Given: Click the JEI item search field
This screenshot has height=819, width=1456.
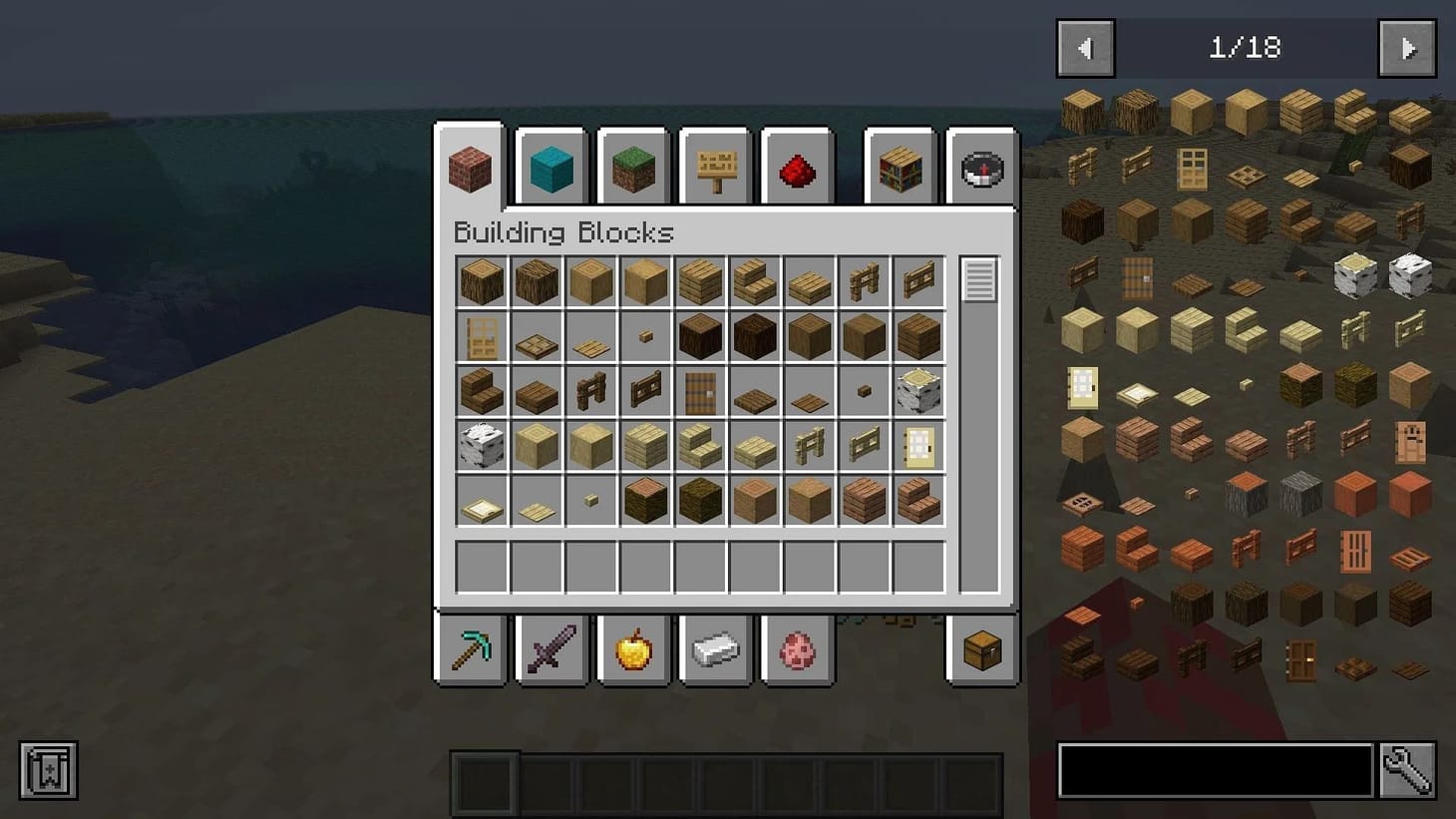Looking at the screenshot, I should [x=1212, y=769].
